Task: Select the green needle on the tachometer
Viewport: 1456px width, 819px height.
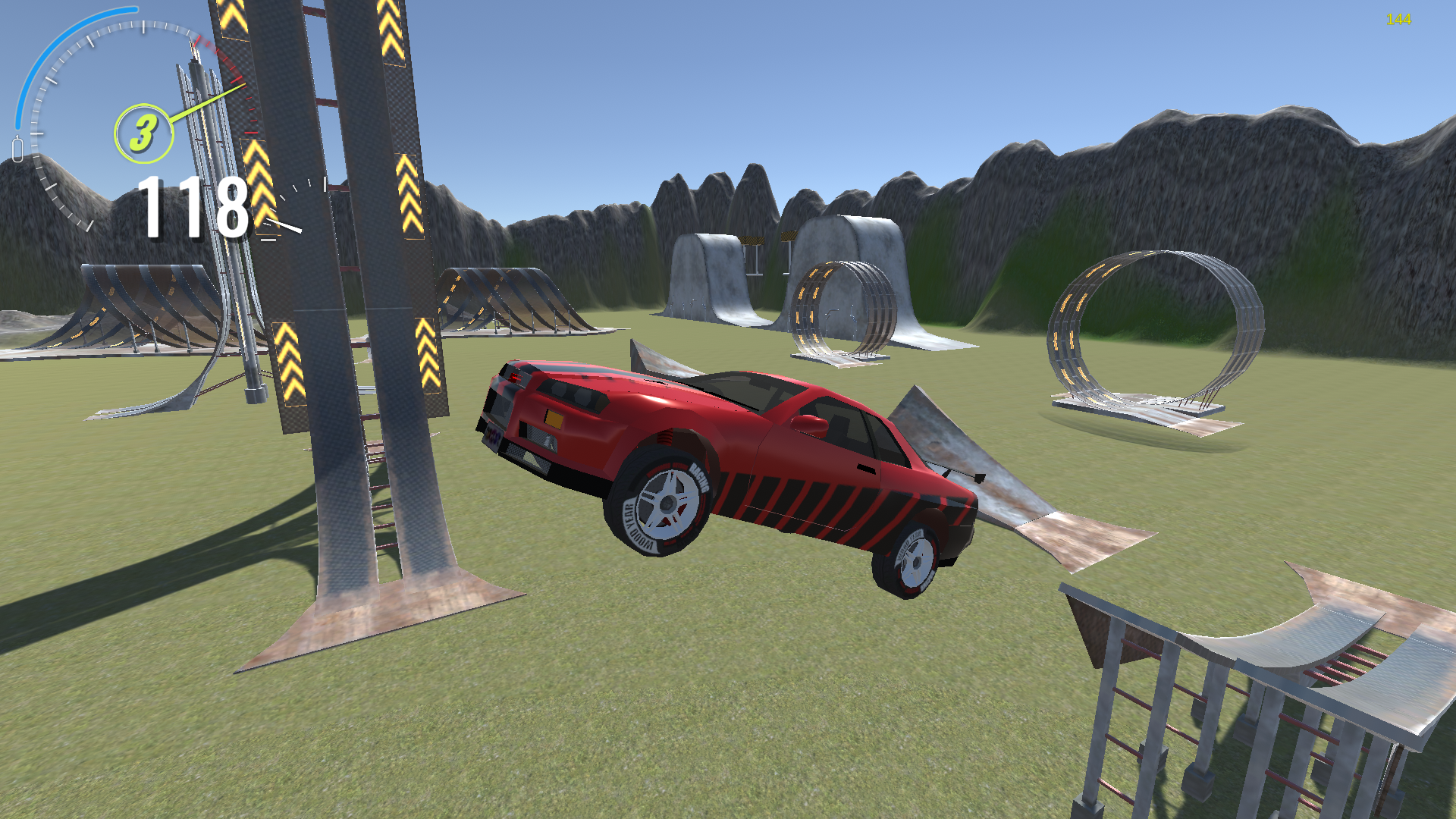Action: coord(209,103)
